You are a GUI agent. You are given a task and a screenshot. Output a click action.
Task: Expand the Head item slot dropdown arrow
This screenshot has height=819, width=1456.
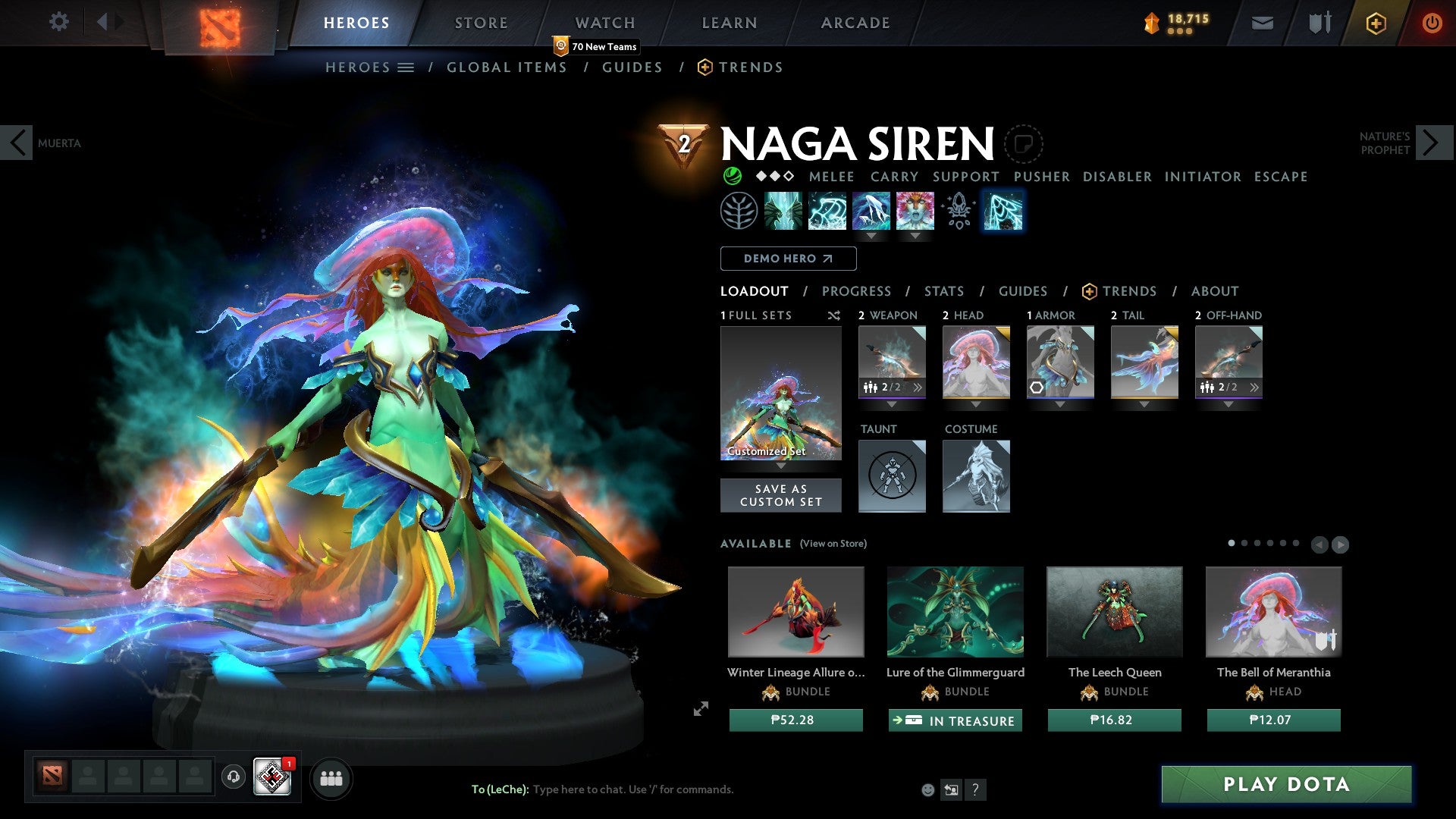[x=975, y=405]
